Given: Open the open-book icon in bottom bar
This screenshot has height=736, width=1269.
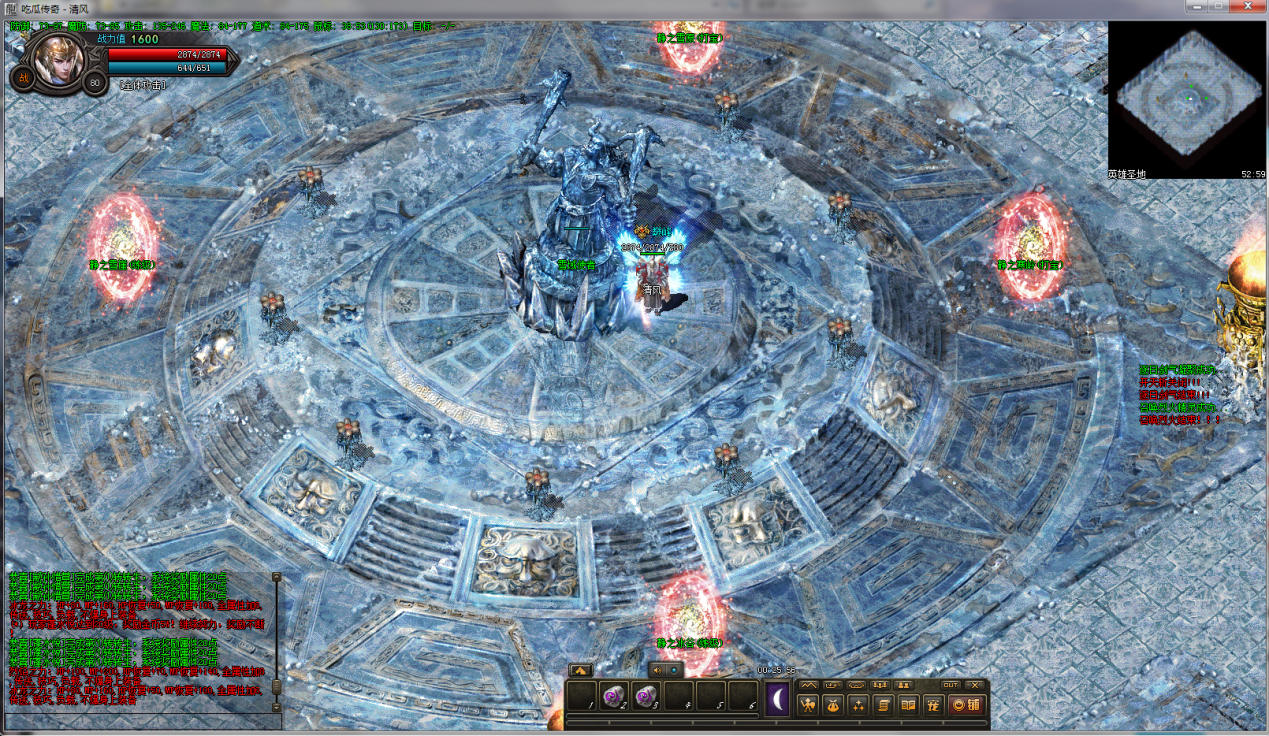Looking at the screenshot, I should pyautogui.click(x=908, y=705).
